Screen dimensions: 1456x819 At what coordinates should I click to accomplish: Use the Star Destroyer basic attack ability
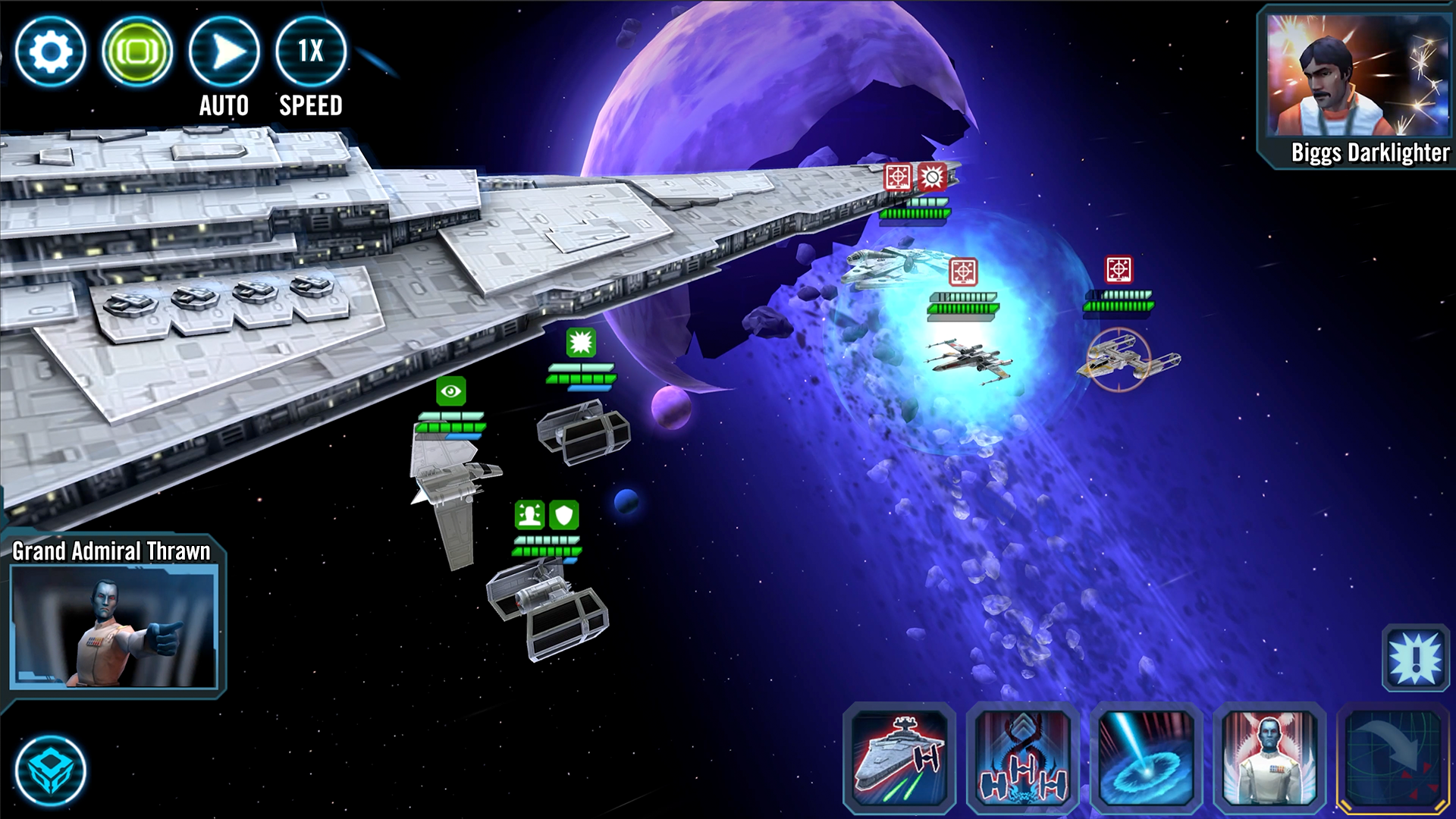coord(899,758)
